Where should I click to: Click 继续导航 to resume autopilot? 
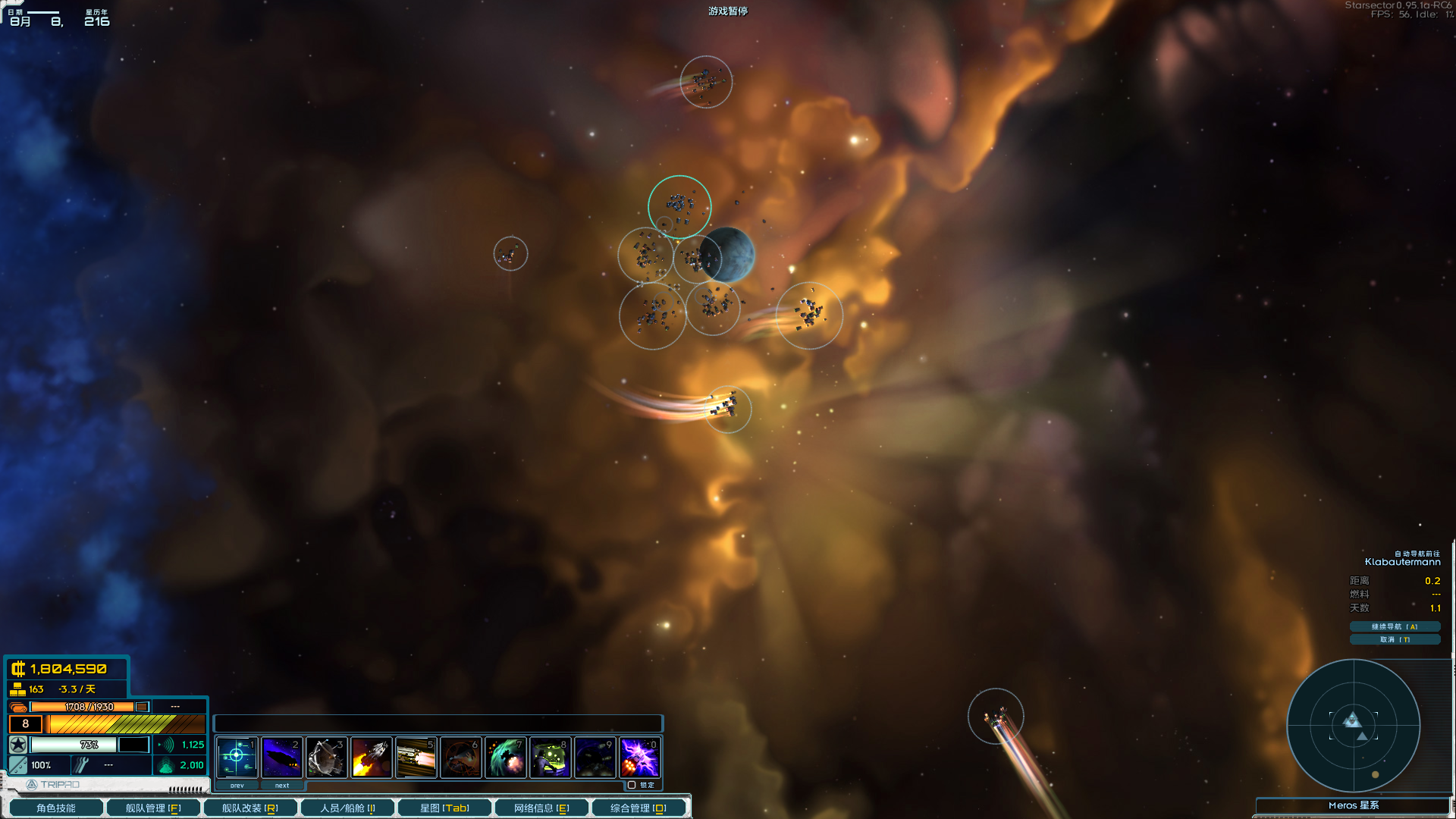click(1395, 626)
